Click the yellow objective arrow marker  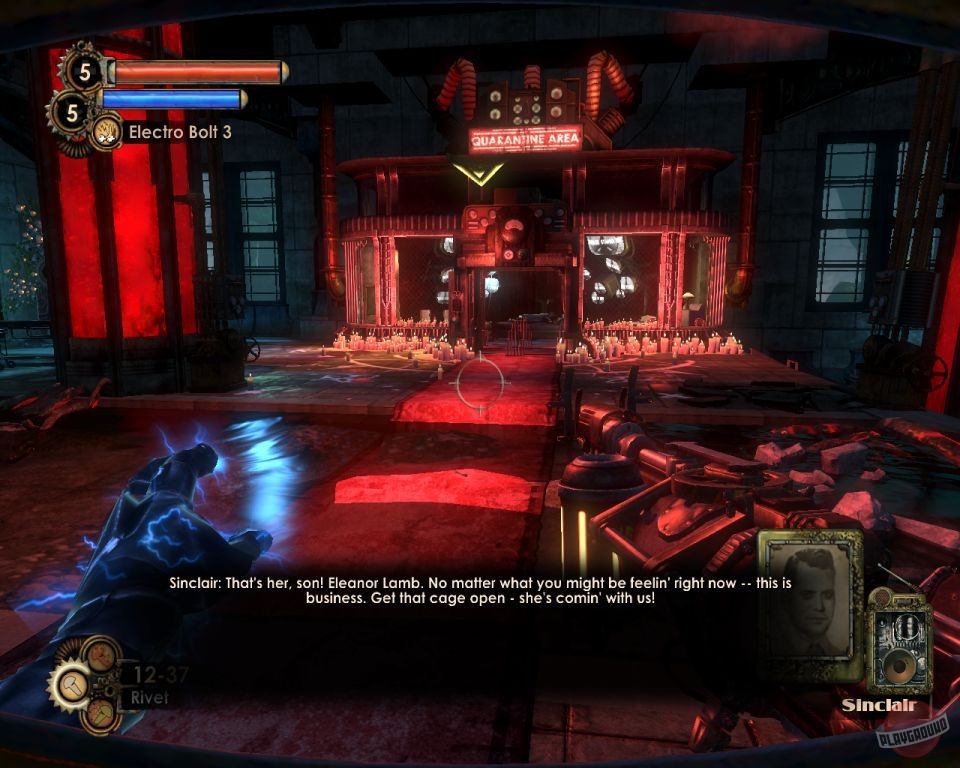[x=477, y=172]
